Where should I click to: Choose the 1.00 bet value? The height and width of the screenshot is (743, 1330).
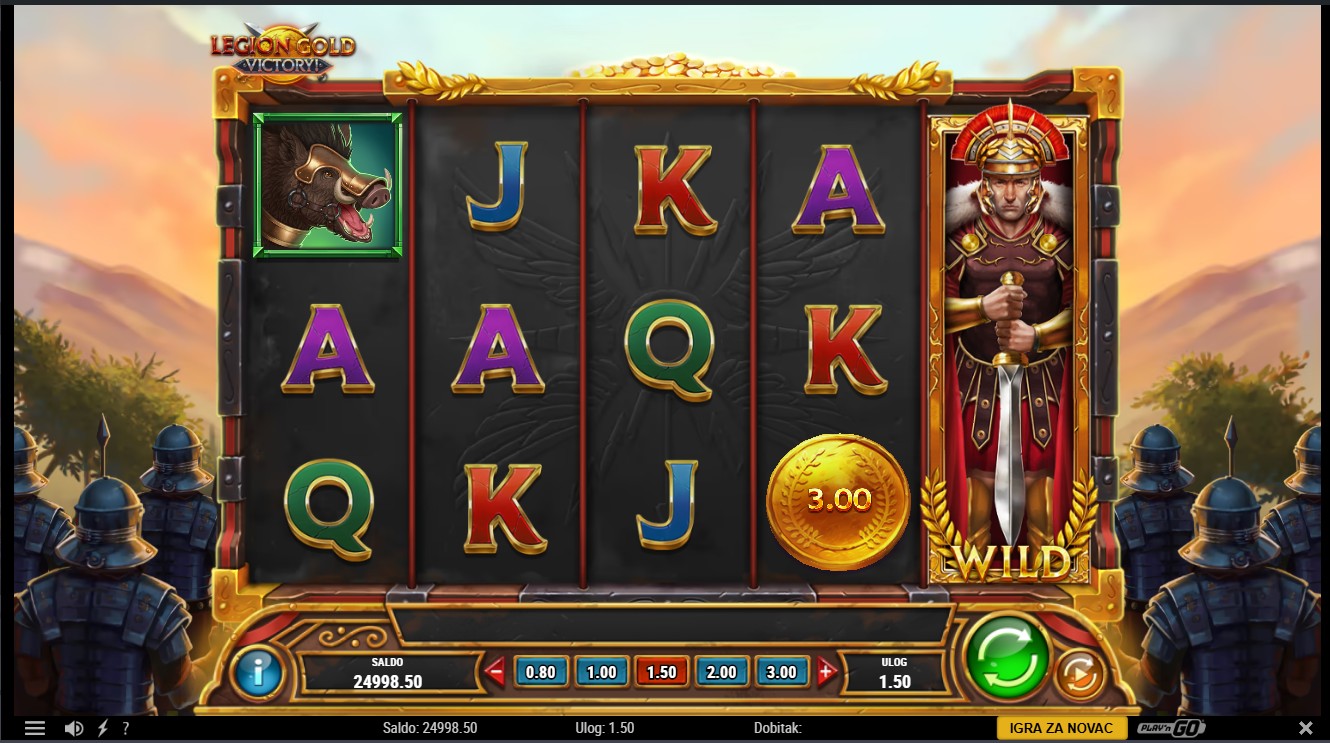tap(601, 672)
